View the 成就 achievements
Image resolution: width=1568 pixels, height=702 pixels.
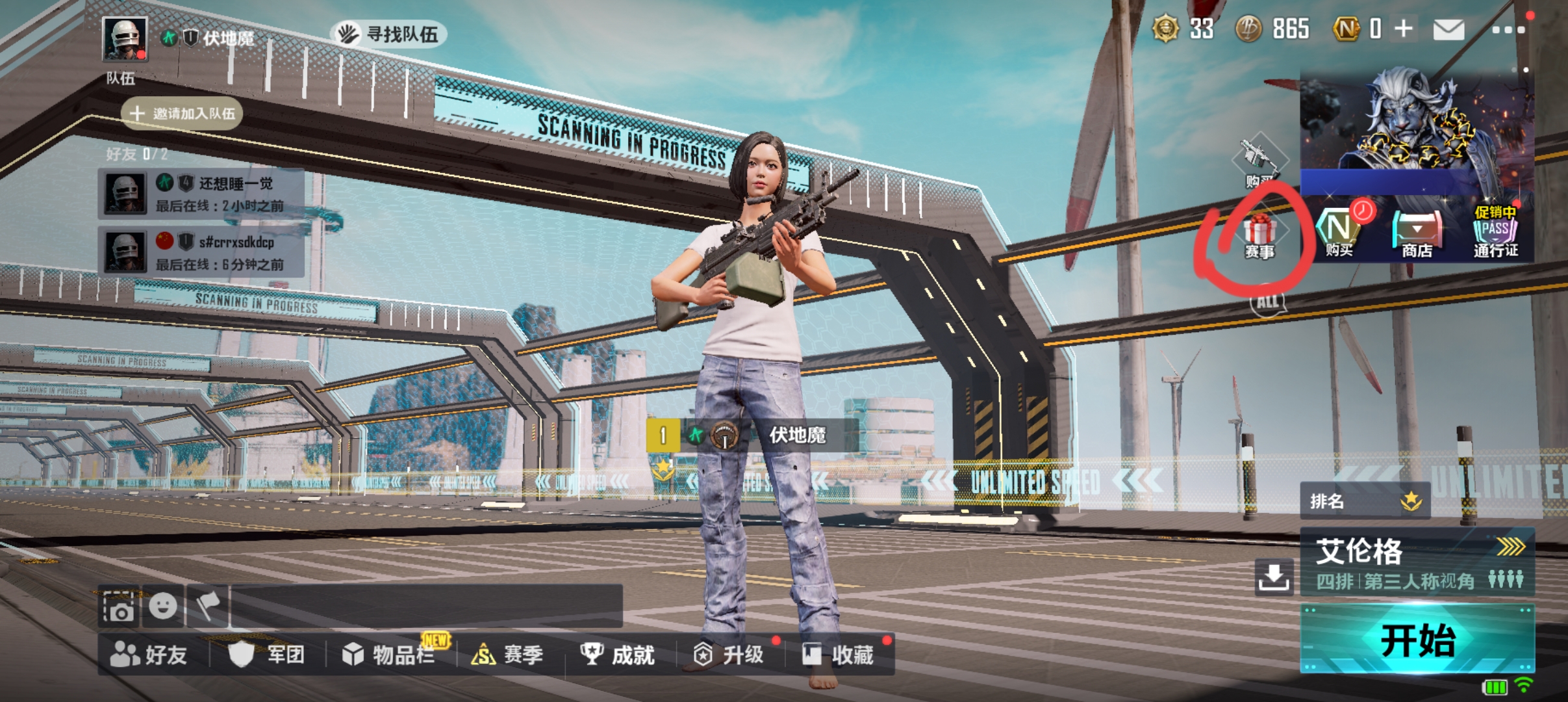618,655
